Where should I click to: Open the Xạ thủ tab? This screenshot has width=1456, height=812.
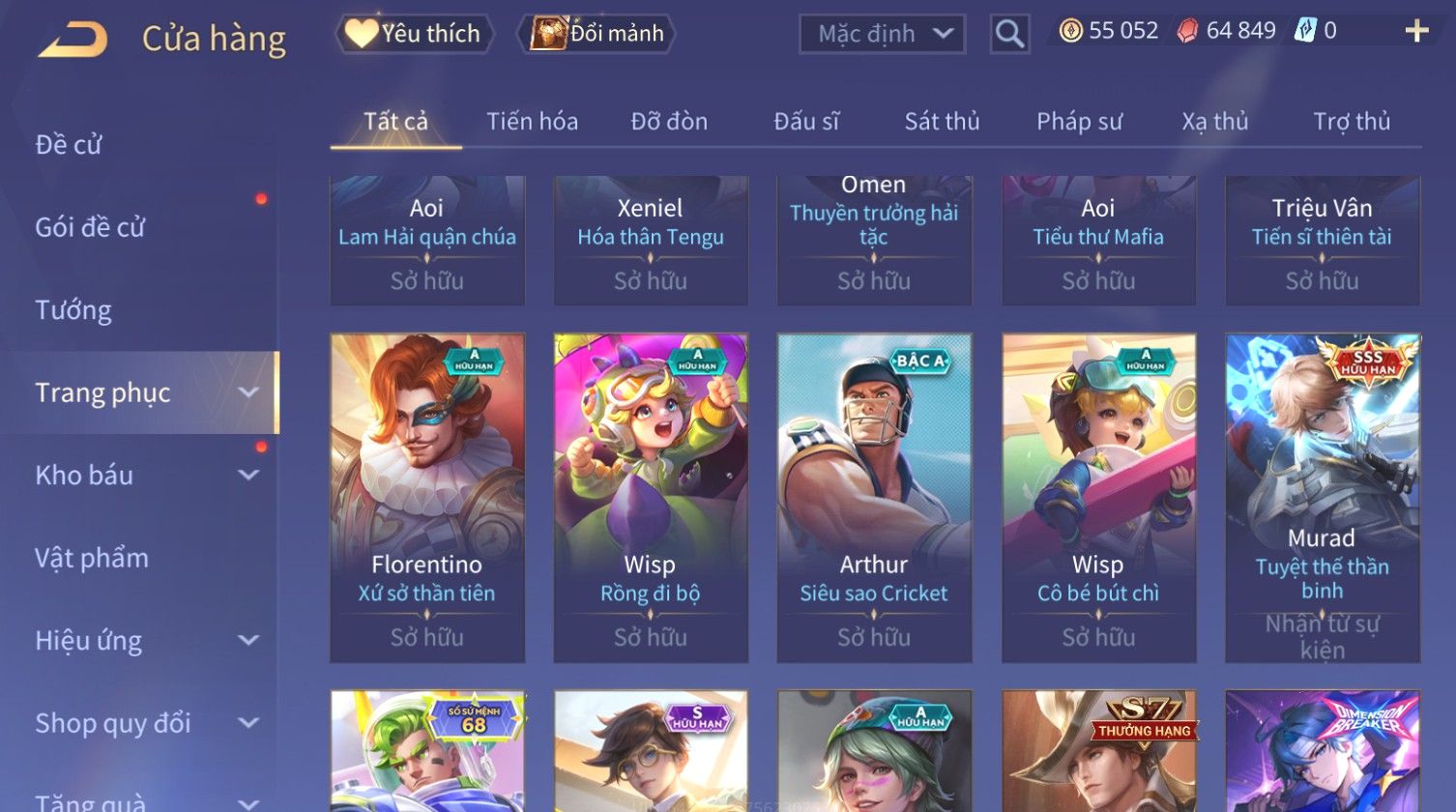1215,122
